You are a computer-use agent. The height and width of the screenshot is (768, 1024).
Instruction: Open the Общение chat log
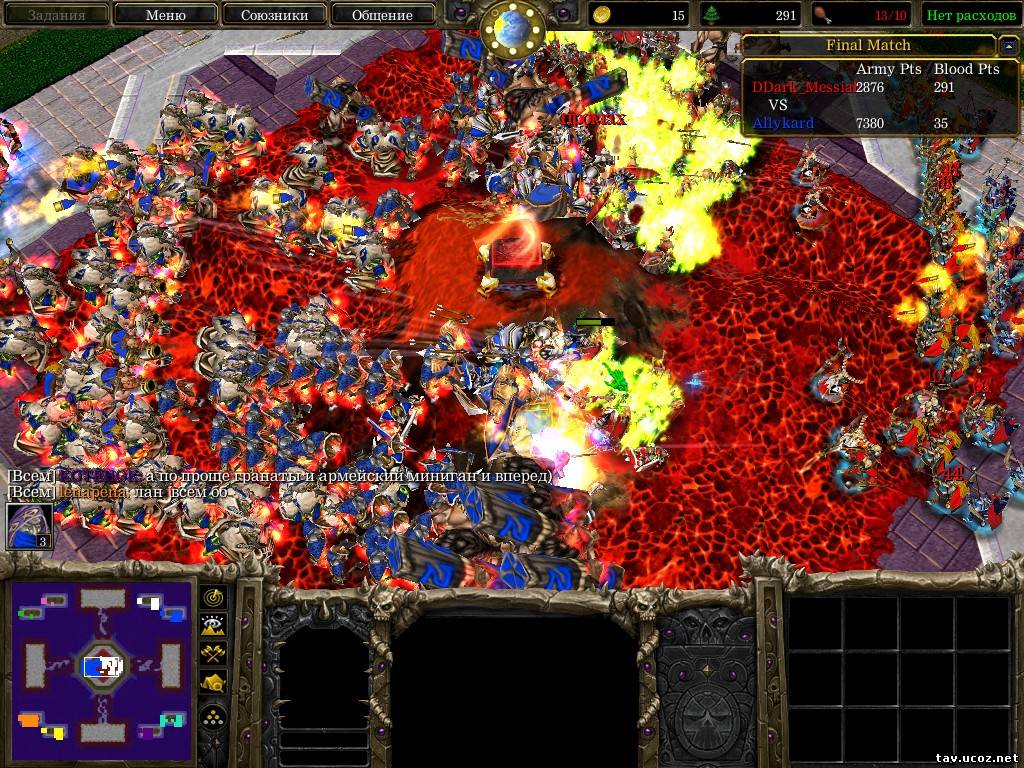[x=381, y=15]
